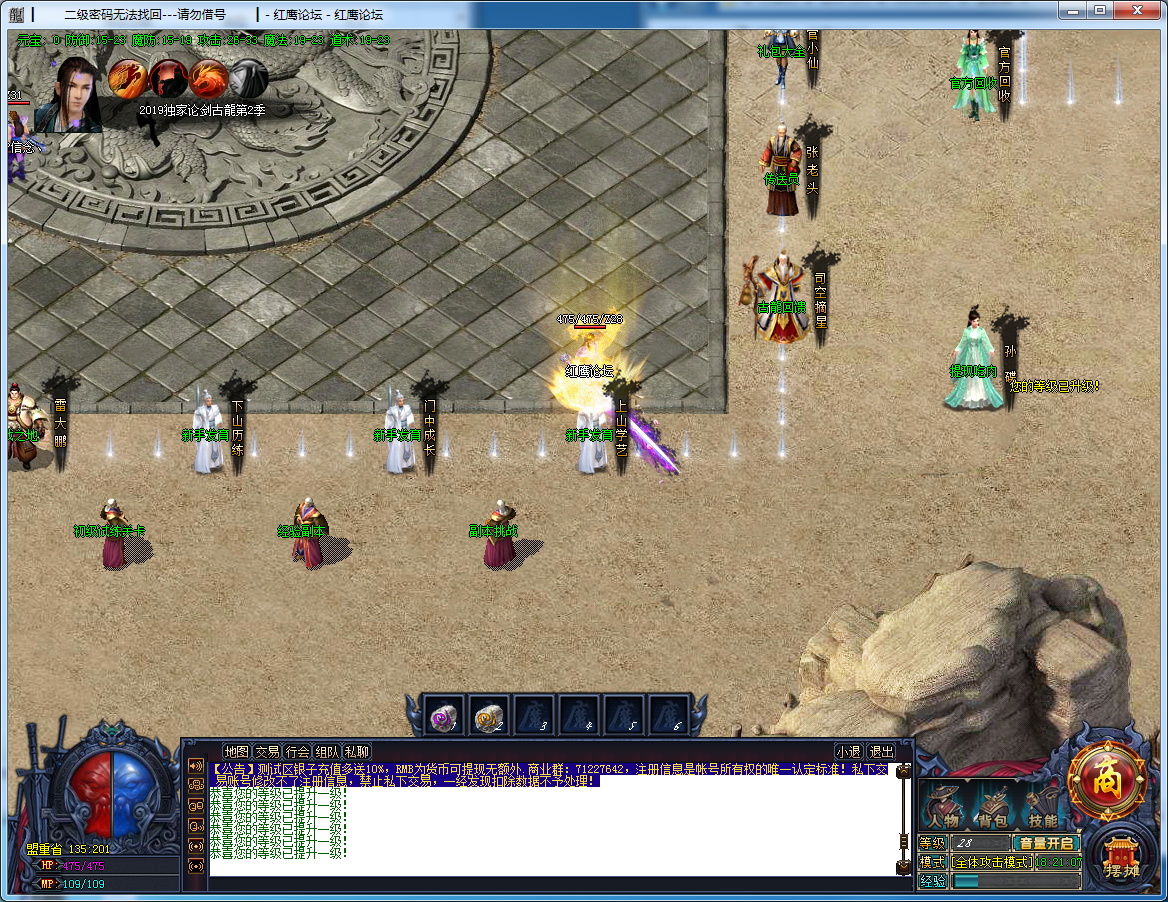Switch to the 私聊 private chat tab
Image resolution: width=1168 pixels, height=902 pixels.
pyautogui.click(x=357, y=752)
